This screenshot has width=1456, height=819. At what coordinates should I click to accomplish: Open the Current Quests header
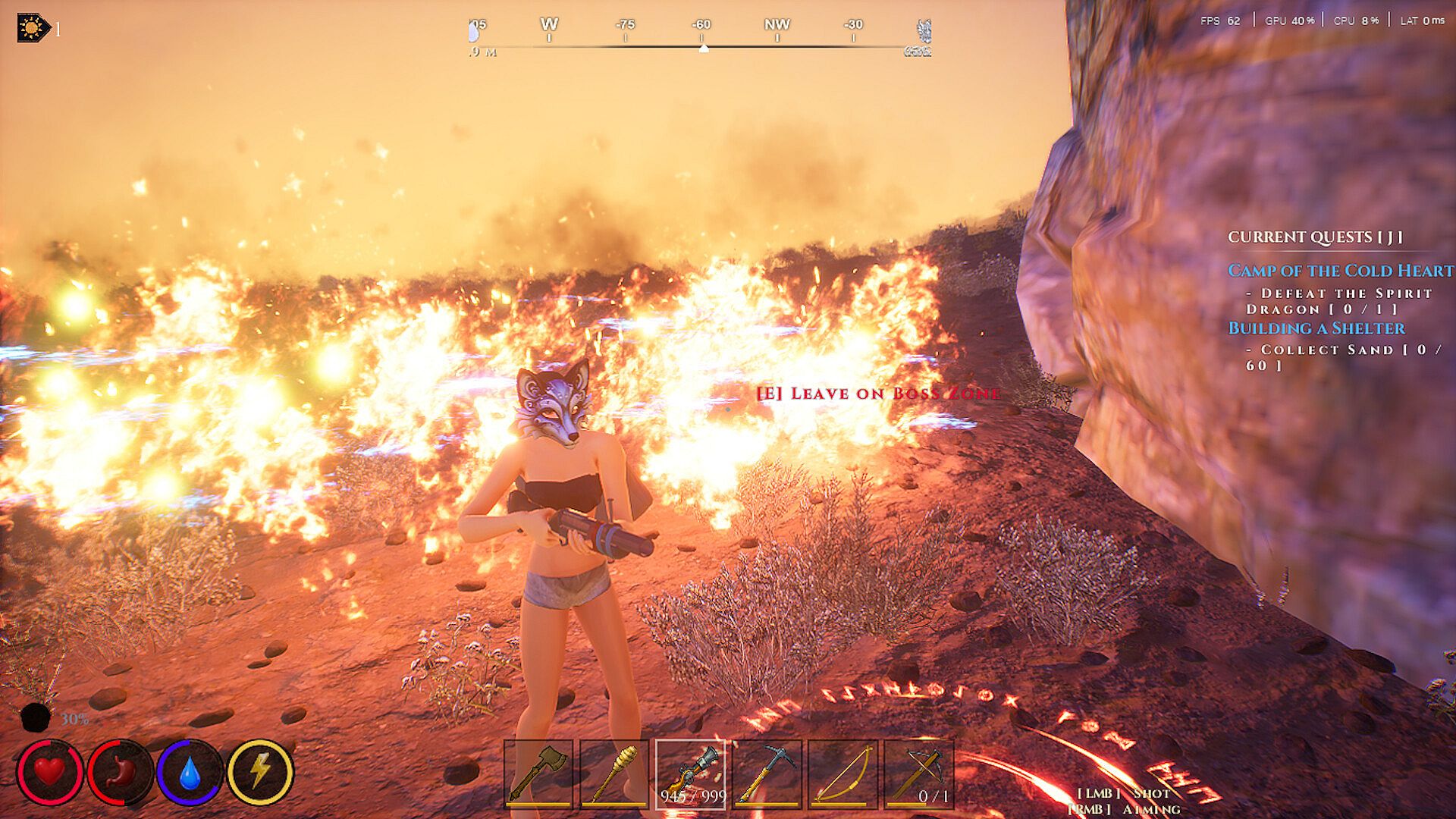click(x=1315, y=237)
